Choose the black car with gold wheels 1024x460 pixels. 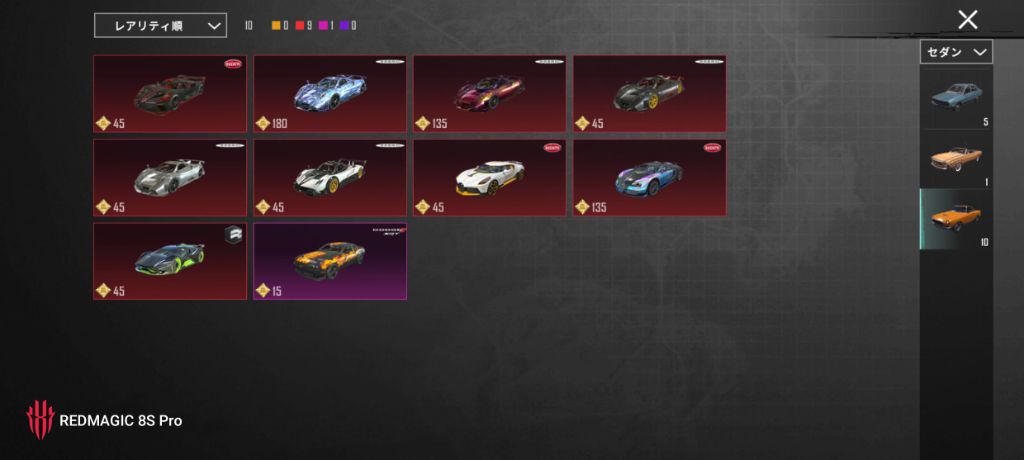pos(650,94)
